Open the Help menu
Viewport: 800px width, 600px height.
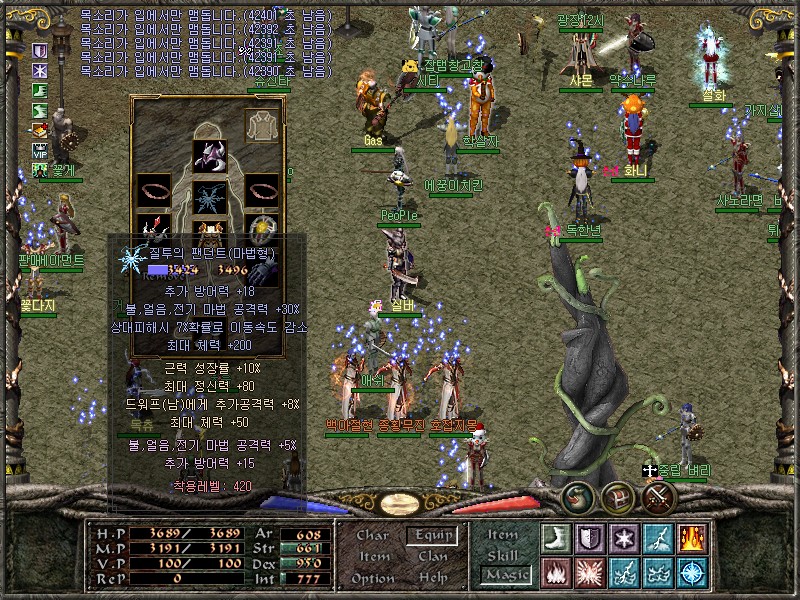click(x=432, y=578)
